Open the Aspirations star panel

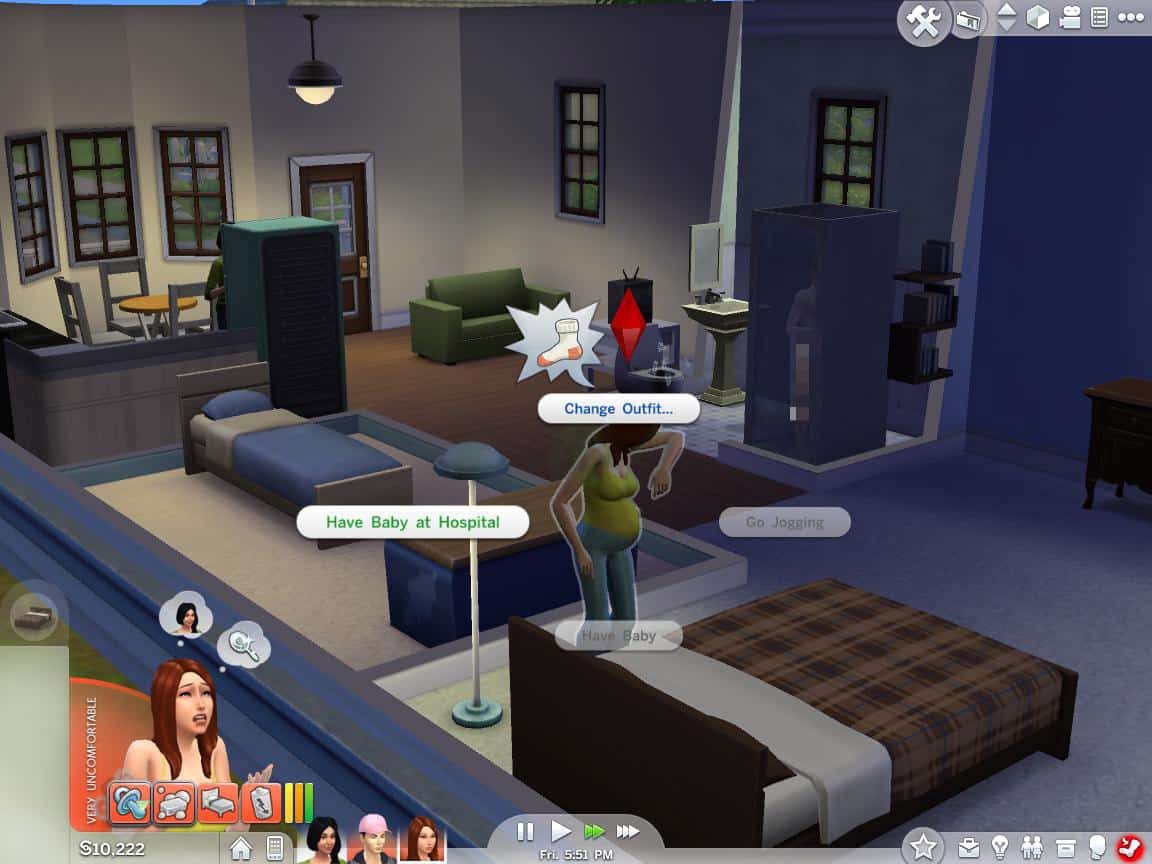921,847
